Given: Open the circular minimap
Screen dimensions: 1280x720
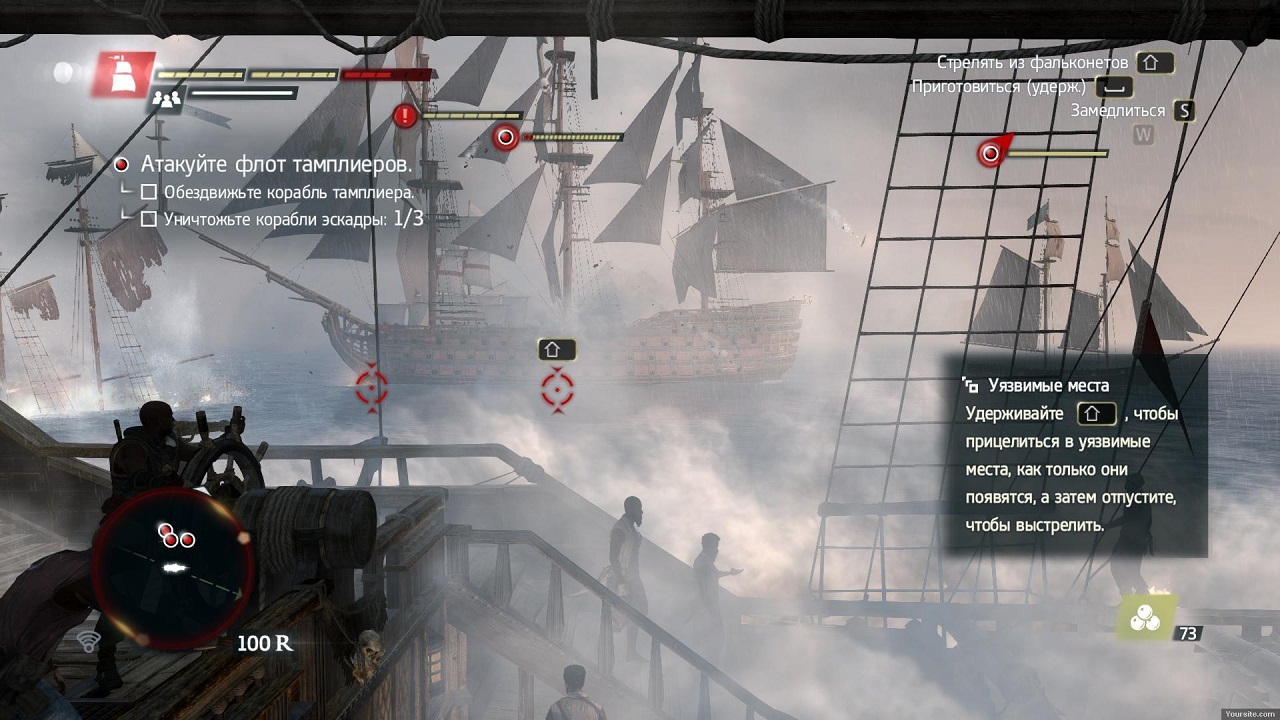Looking at the screenshot, I should click(174, 564).
